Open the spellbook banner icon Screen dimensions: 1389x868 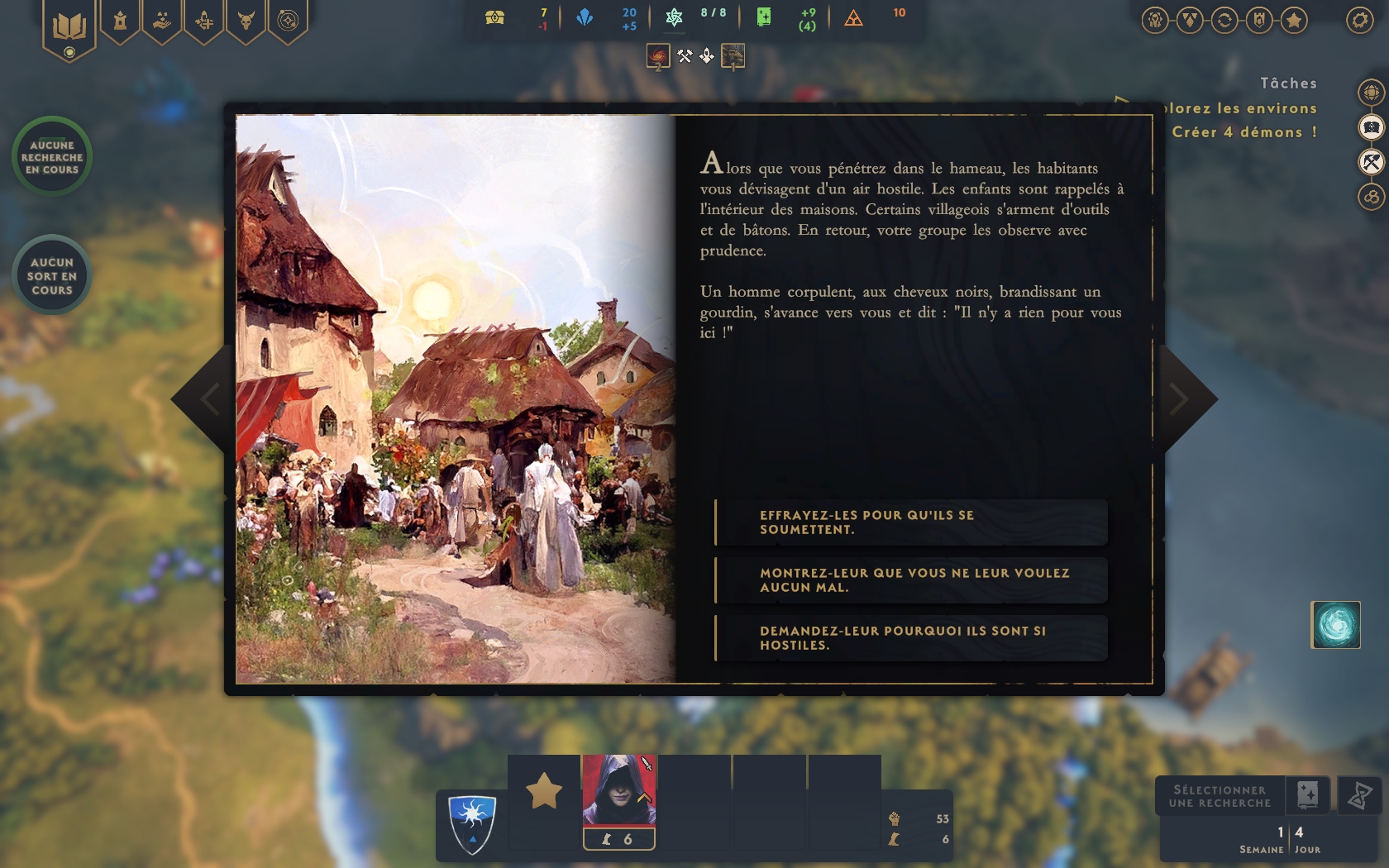point(69,26)
